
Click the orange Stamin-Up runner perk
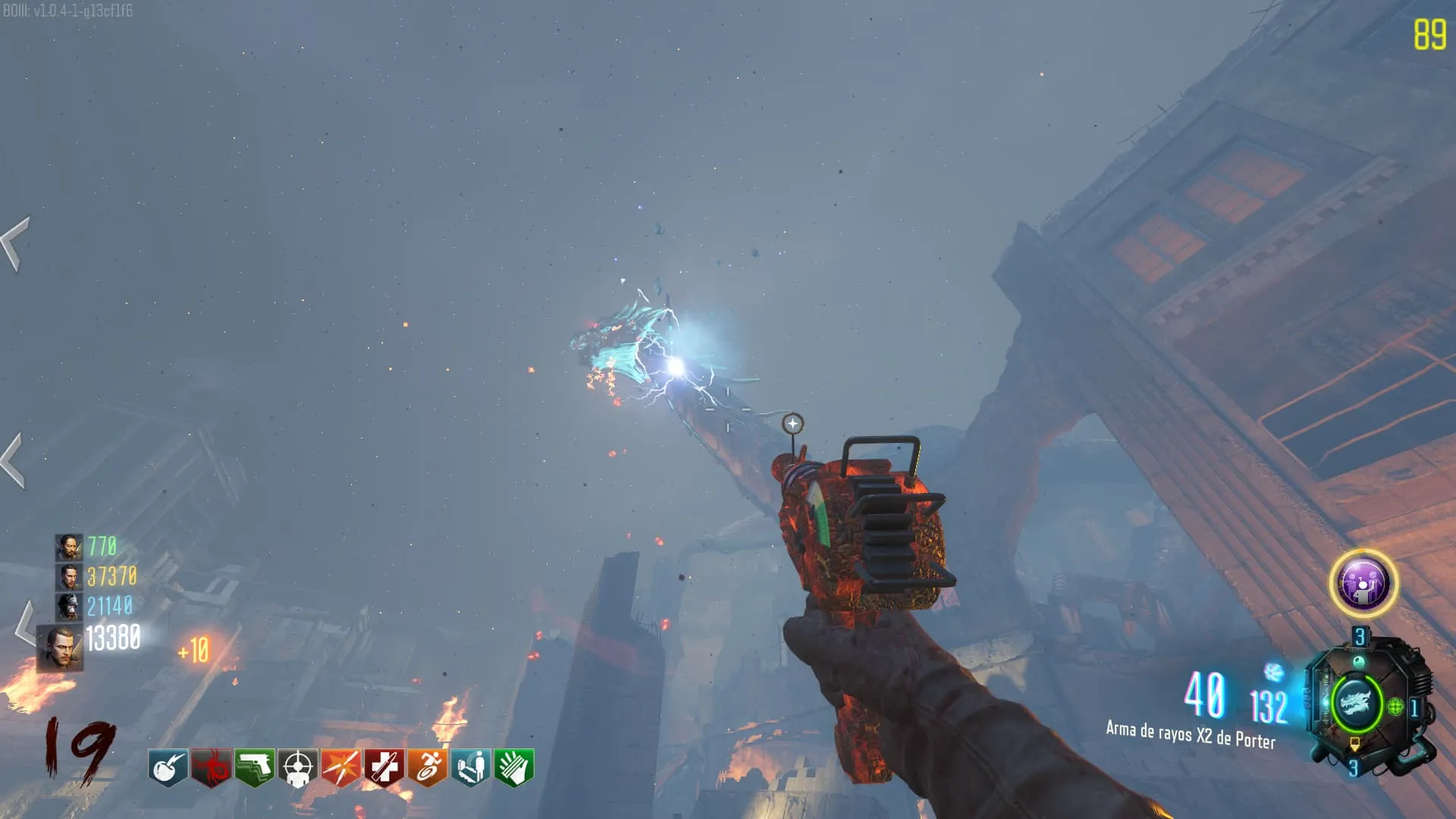[x=428, y=768]
